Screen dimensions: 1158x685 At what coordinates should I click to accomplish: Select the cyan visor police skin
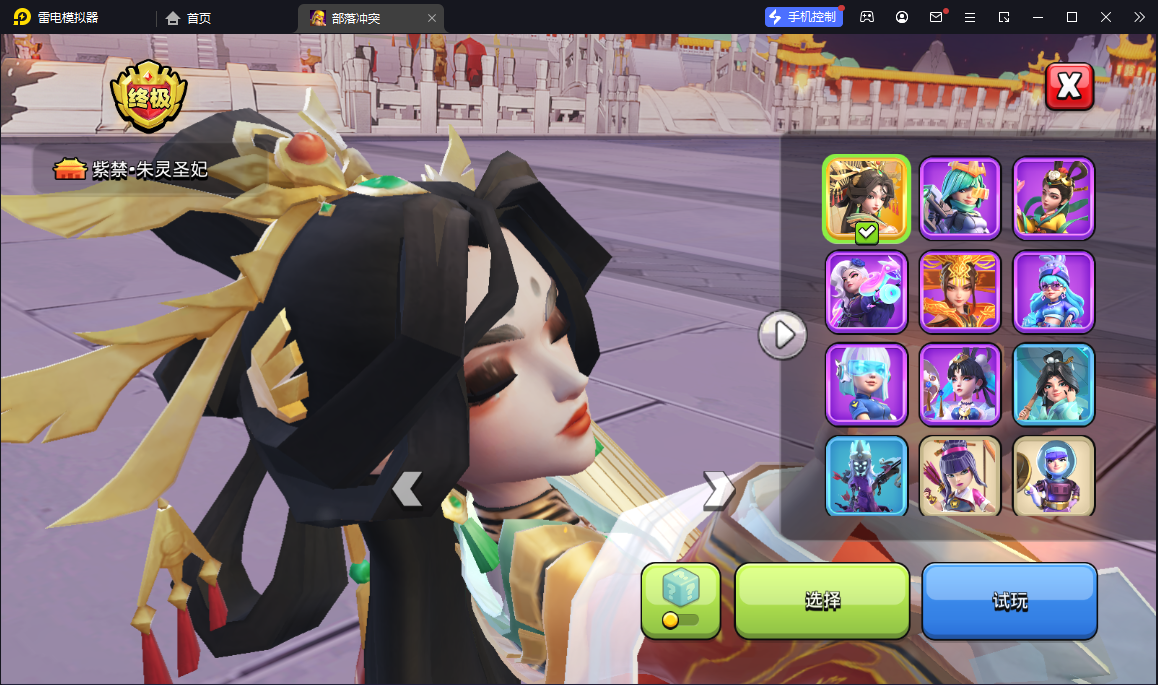[866, 384]
